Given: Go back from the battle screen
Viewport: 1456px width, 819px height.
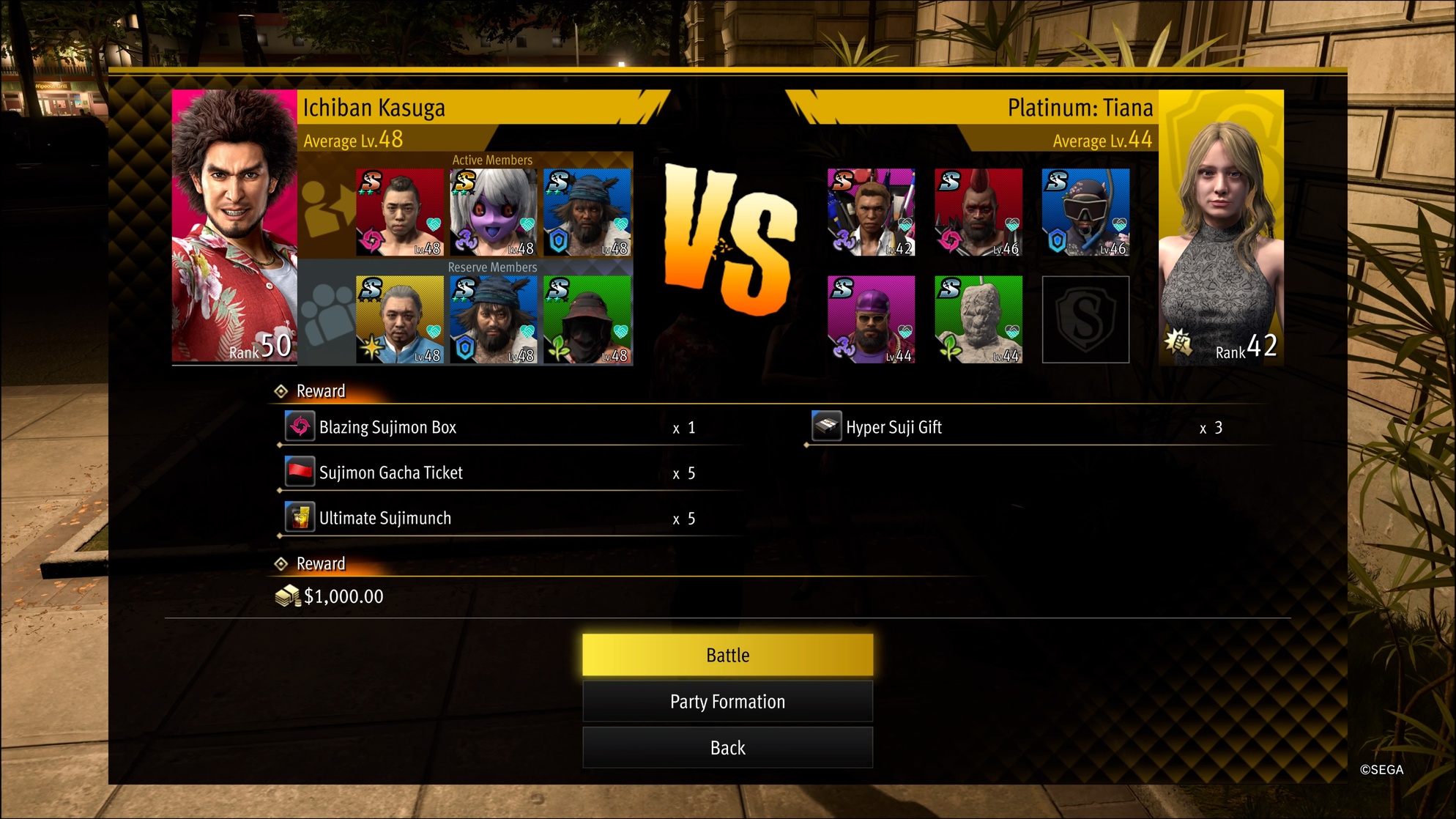Looking at the screenshot, I should tap(727, 748).
